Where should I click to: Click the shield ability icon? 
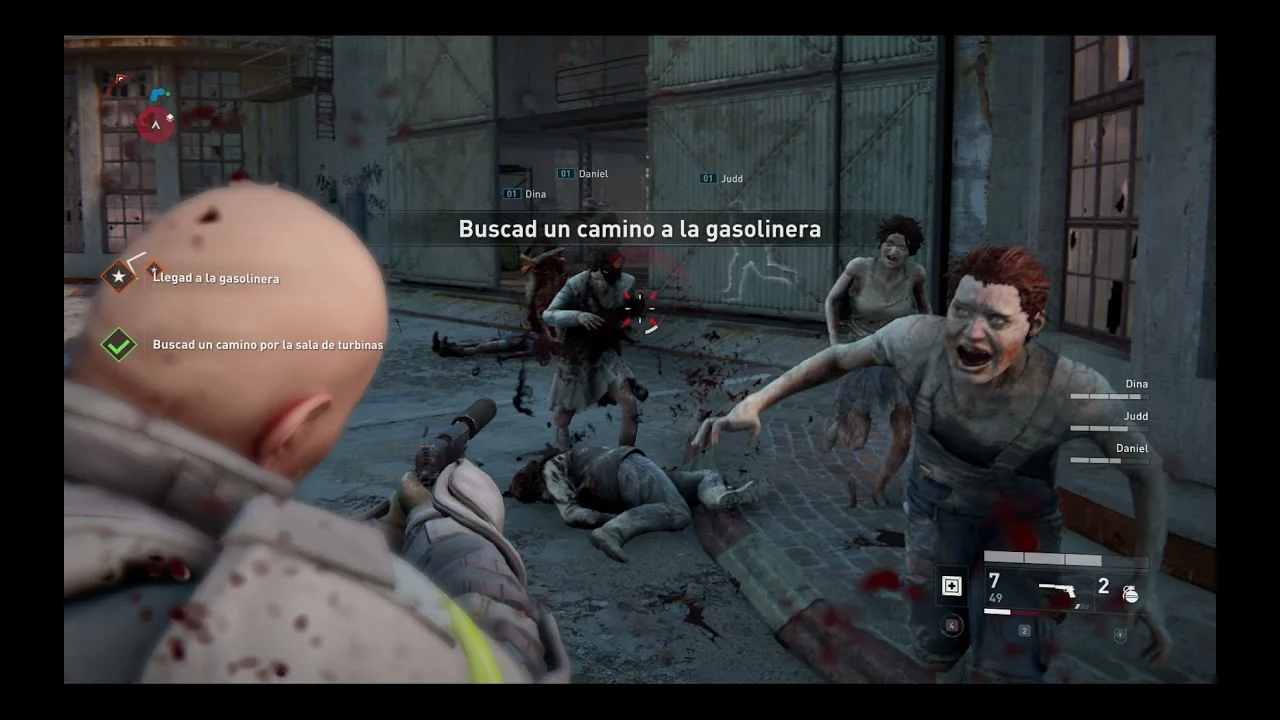(1119, 635)
